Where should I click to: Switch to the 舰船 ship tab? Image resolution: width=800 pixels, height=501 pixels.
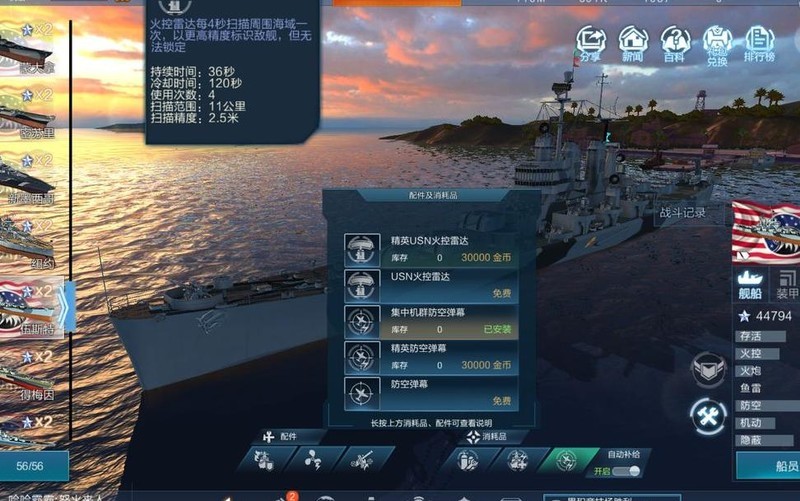(x=750, y=285)
